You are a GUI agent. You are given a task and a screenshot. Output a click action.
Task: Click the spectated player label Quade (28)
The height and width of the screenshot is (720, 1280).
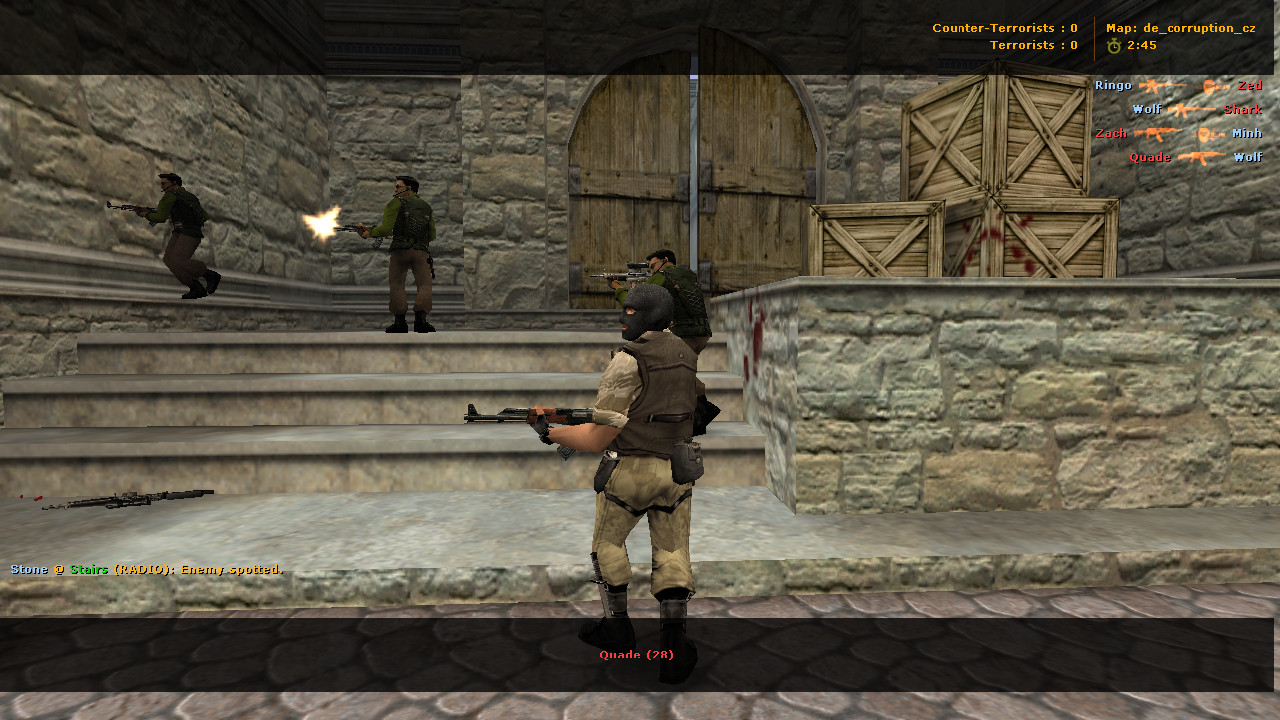[x=636, y=654]
